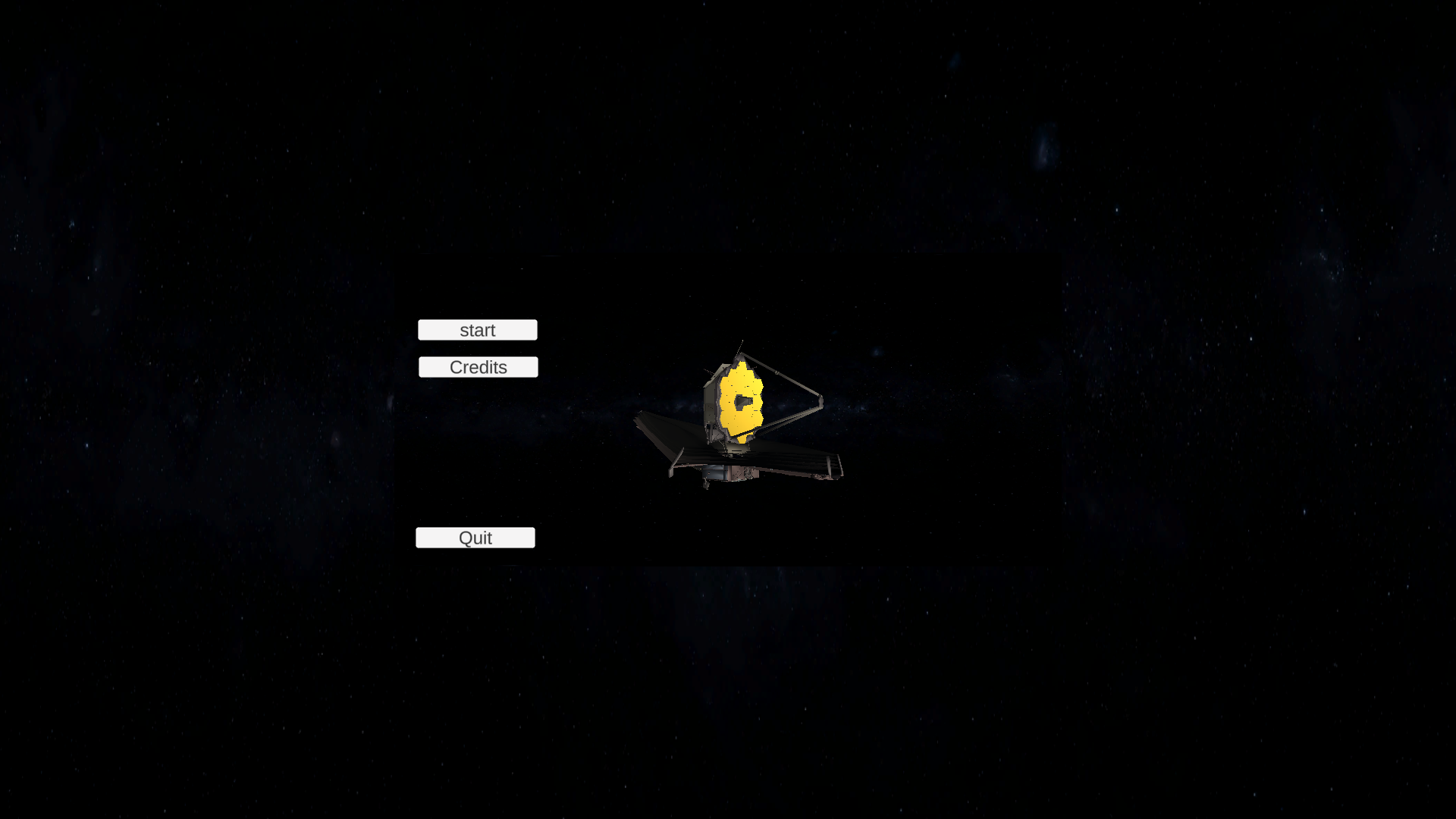Click the empty space below the Credits button
This screenshot has height=819, width=1456.
coord(478,409)
